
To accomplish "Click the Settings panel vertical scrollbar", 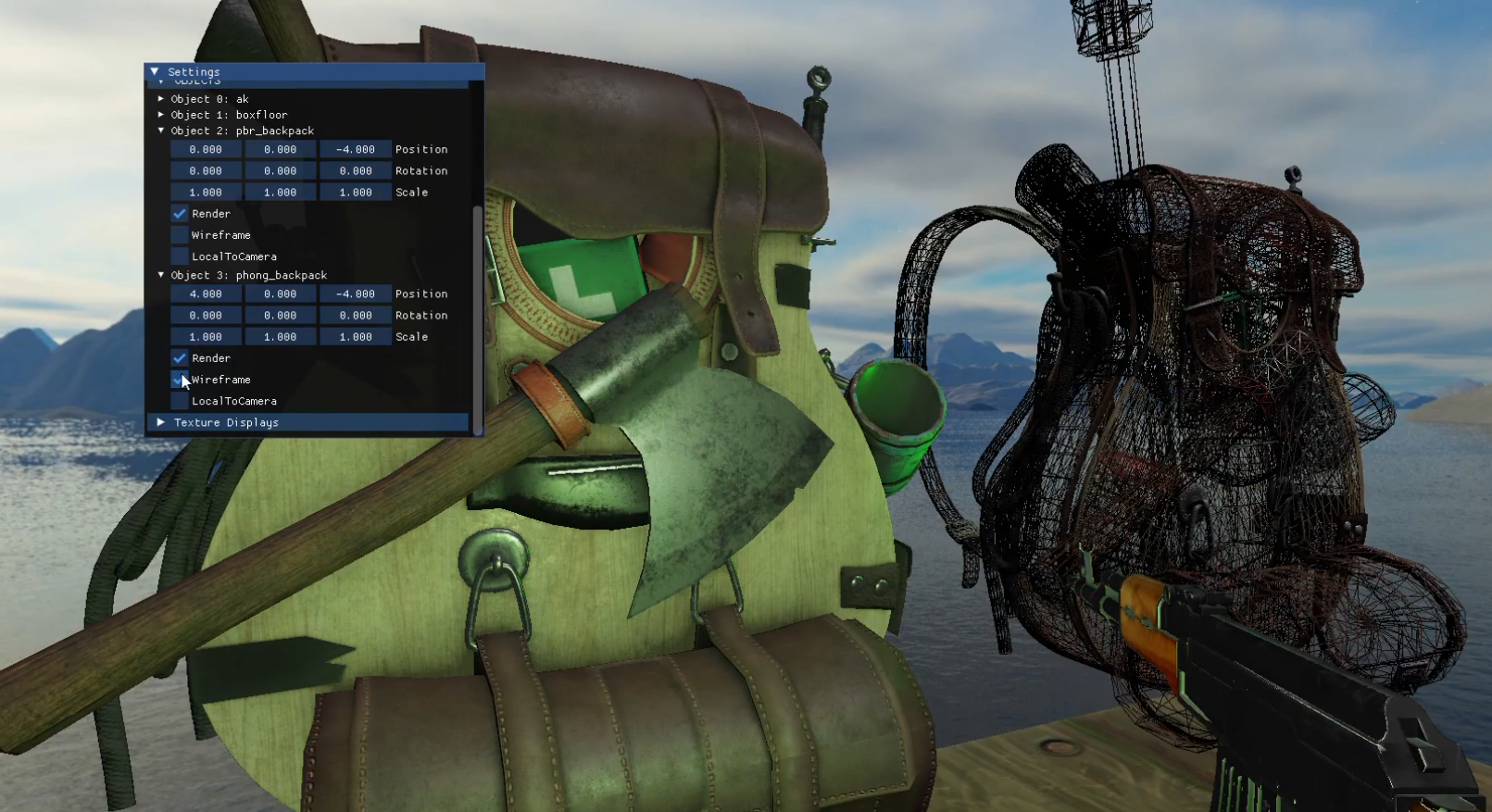I will tap(478, 315).
